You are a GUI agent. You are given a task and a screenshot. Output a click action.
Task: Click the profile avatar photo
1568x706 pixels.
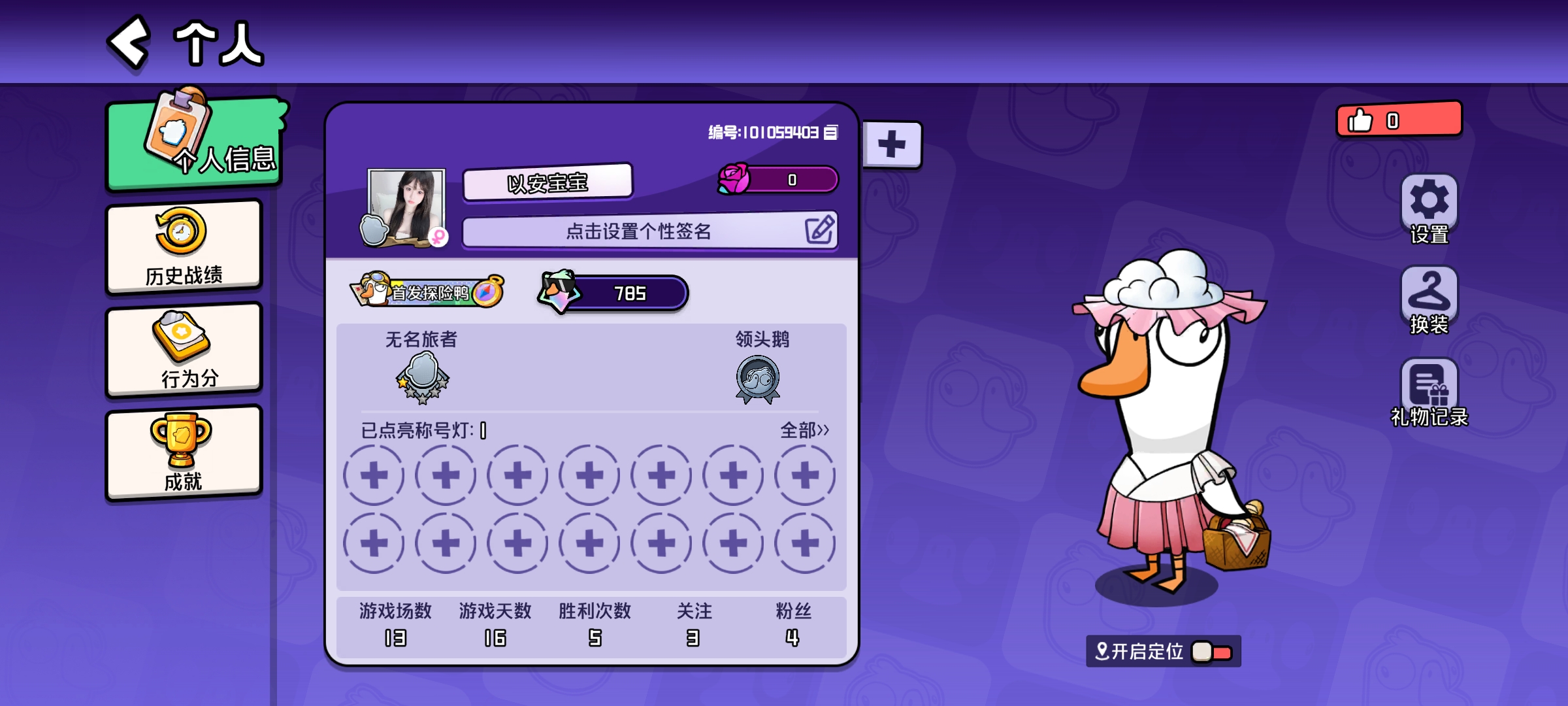[406, 205]
